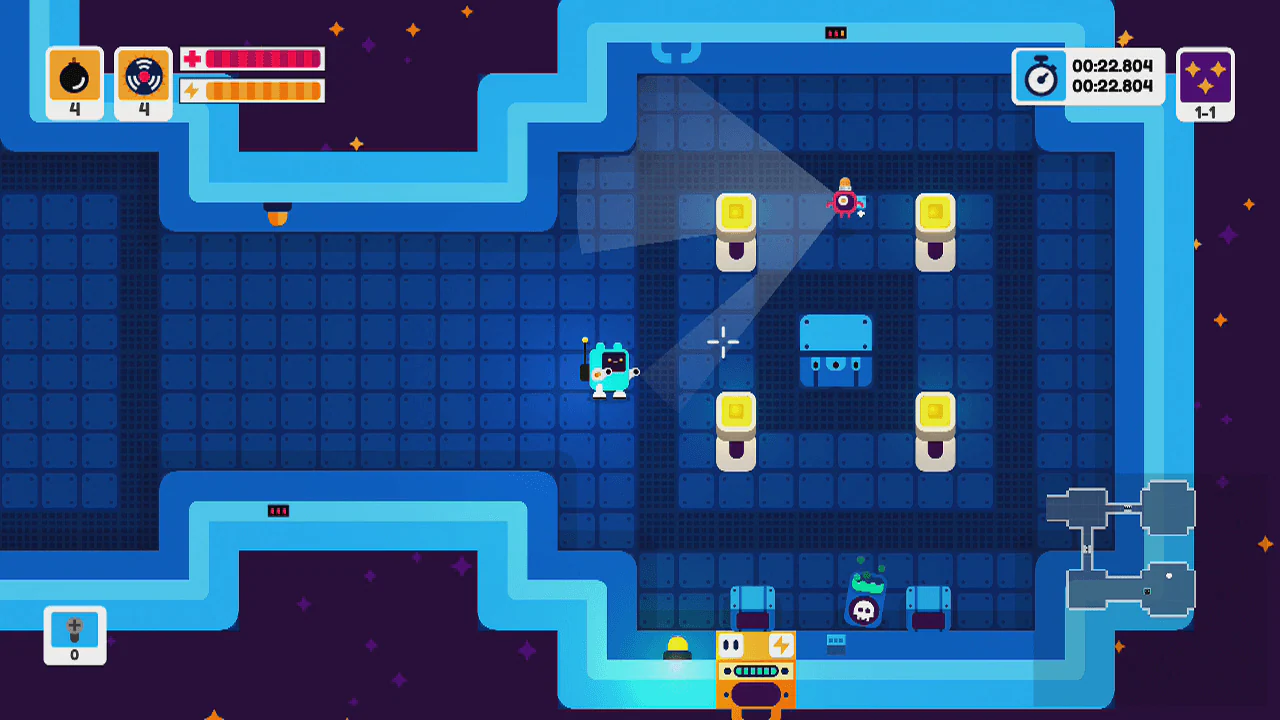Click the crosshair aiming reticle
The width and height of the screenshot is (1280, 720).
click(722, 342)
